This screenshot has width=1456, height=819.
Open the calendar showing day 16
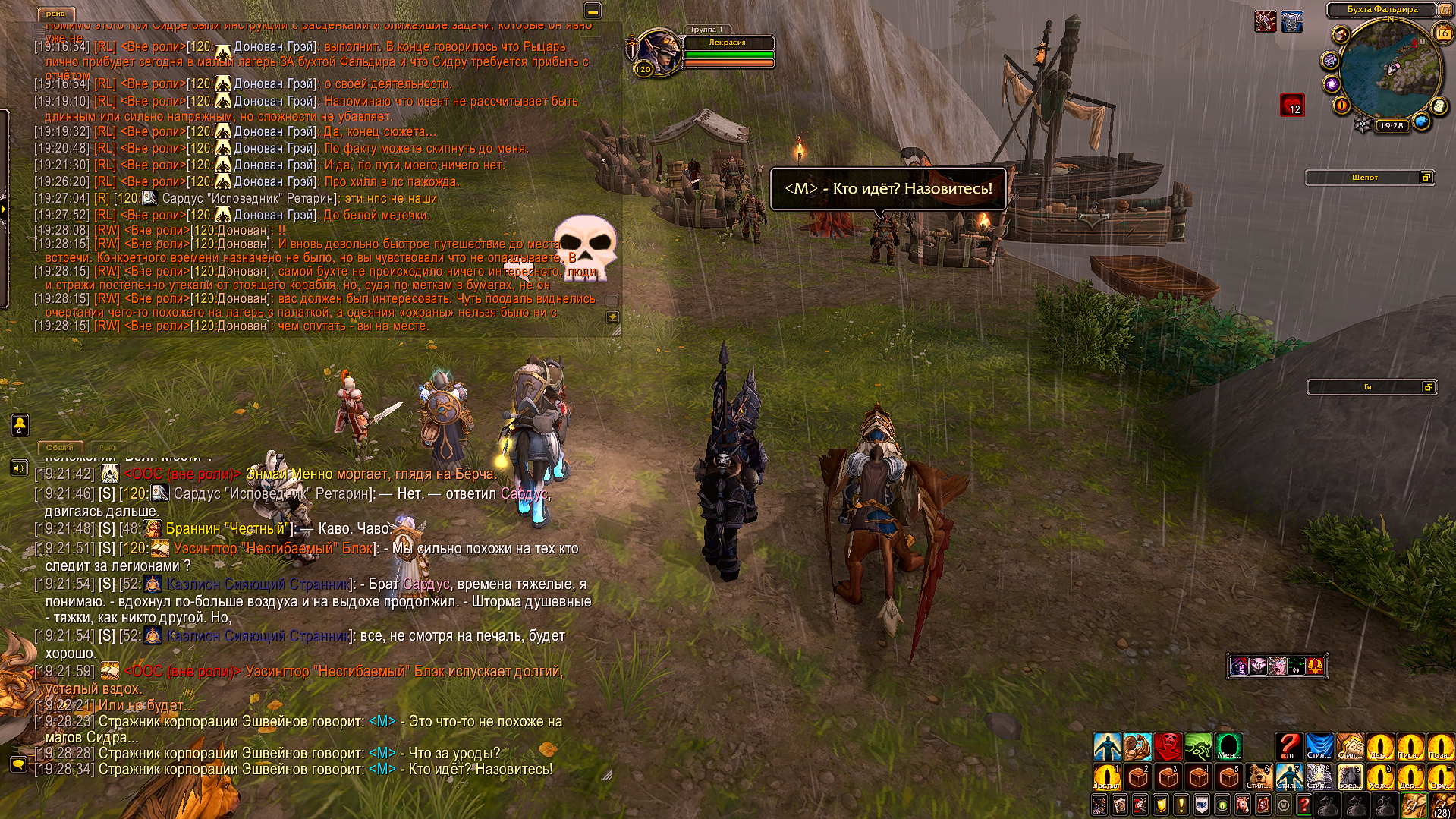(x=1442, y=33)
